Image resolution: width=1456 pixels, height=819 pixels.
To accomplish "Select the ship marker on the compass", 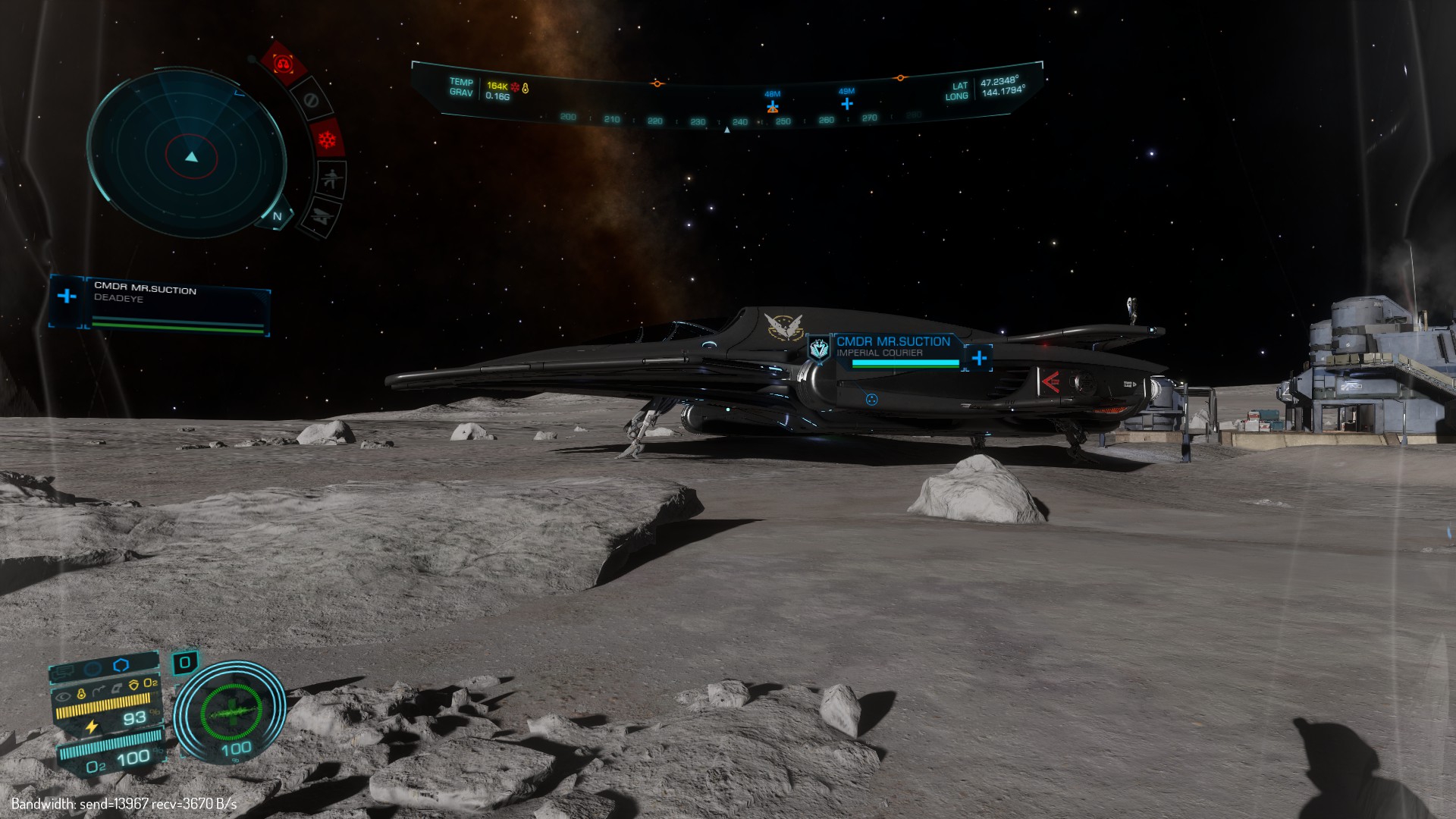I will [772, 107].
